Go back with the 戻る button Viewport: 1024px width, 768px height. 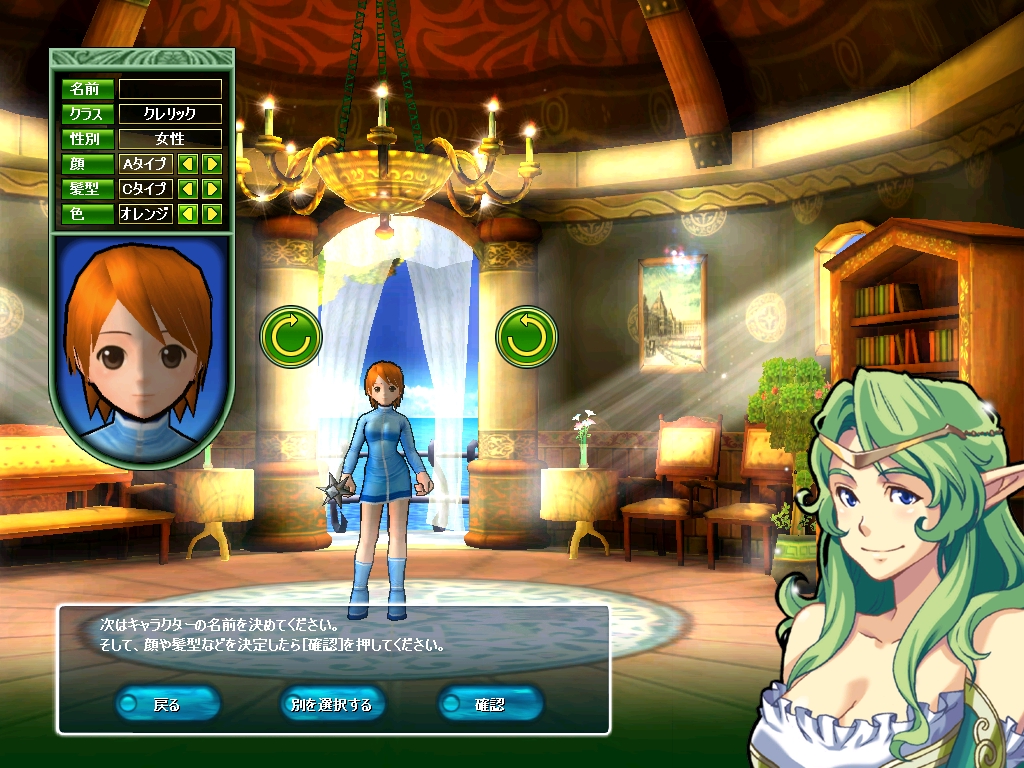pos(167,704)
